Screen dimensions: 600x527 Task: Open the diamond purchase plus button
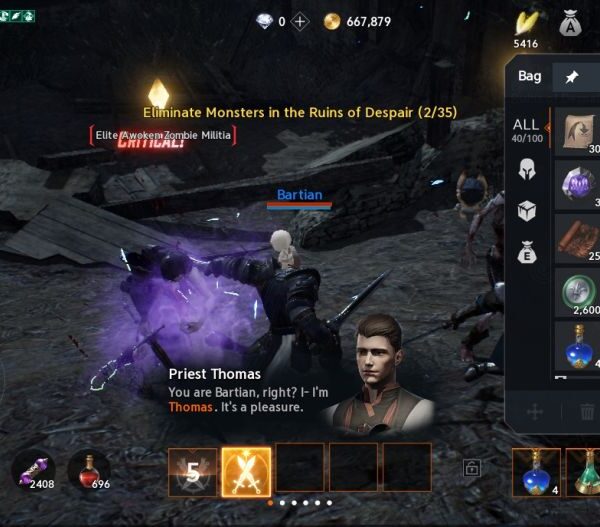pyautogui.click(x=300, y=21)
